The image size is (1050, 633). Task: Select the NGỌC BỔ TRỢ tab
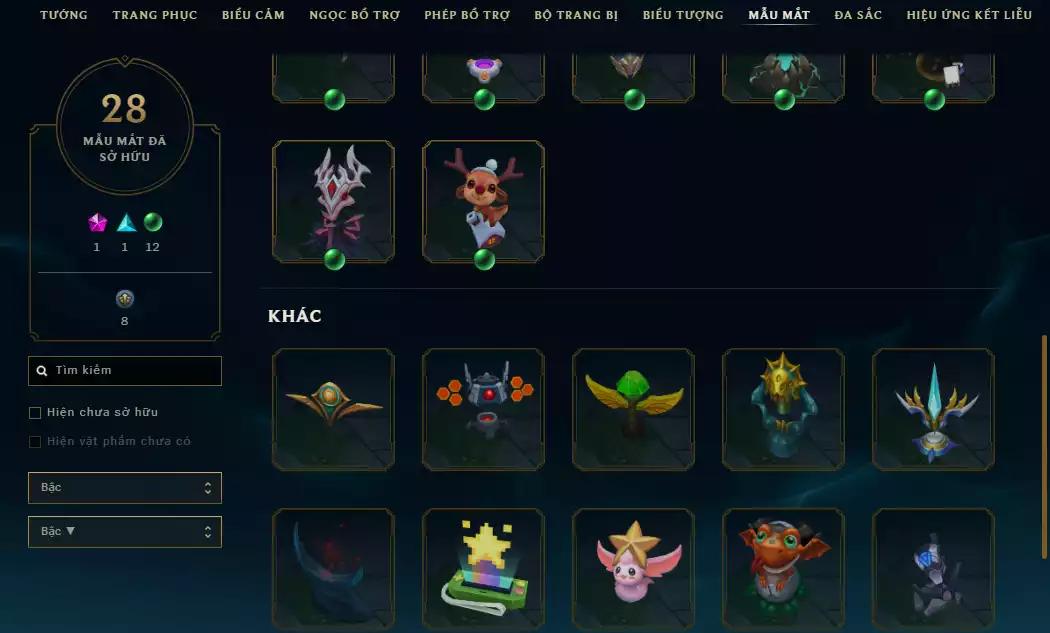pos(354,15)
